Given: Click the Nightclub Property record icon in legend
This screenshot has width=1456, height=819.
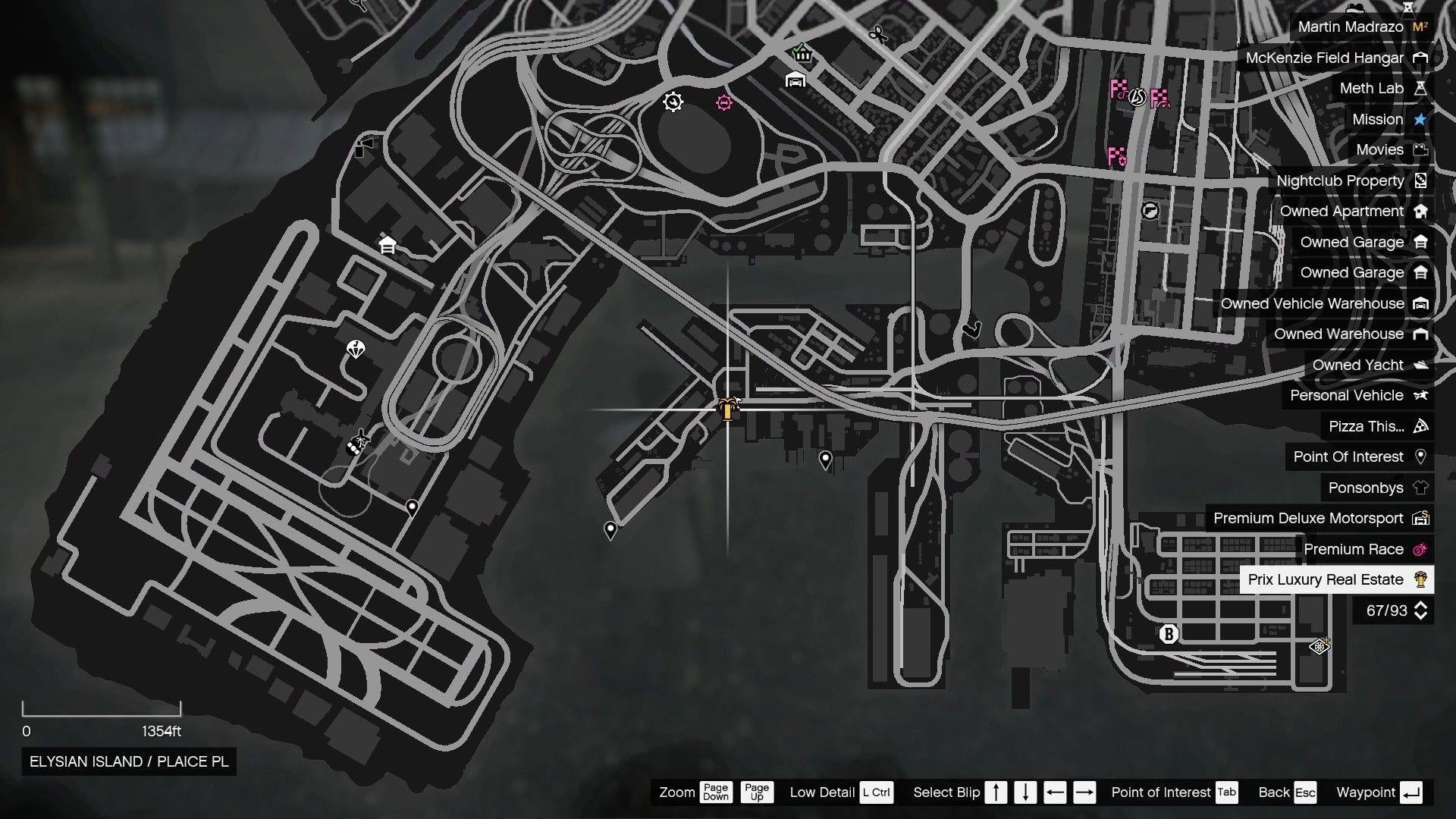Looking at the screenshot, I should pos(1421,180).
